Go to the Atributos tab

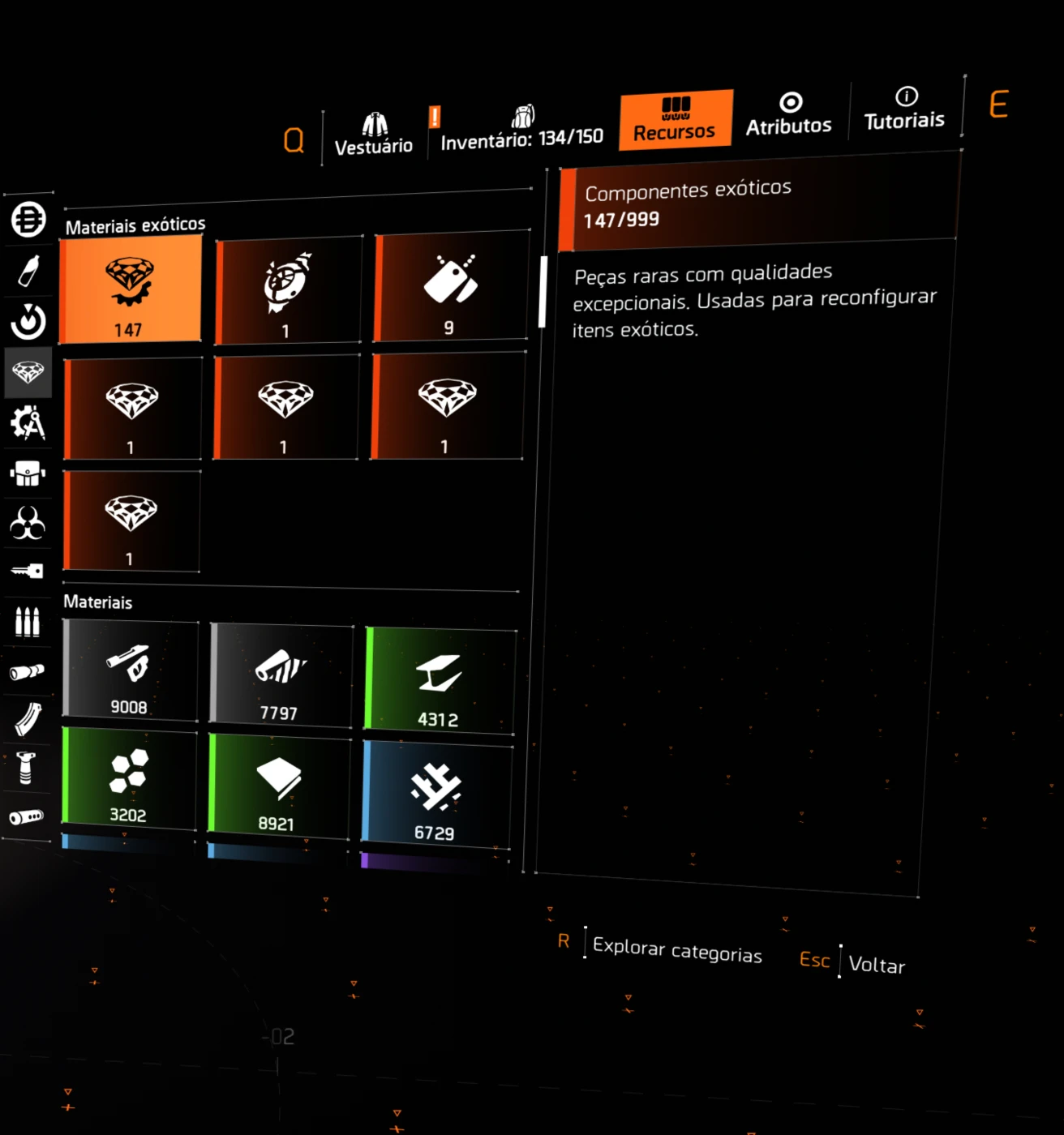coord(789,114)
